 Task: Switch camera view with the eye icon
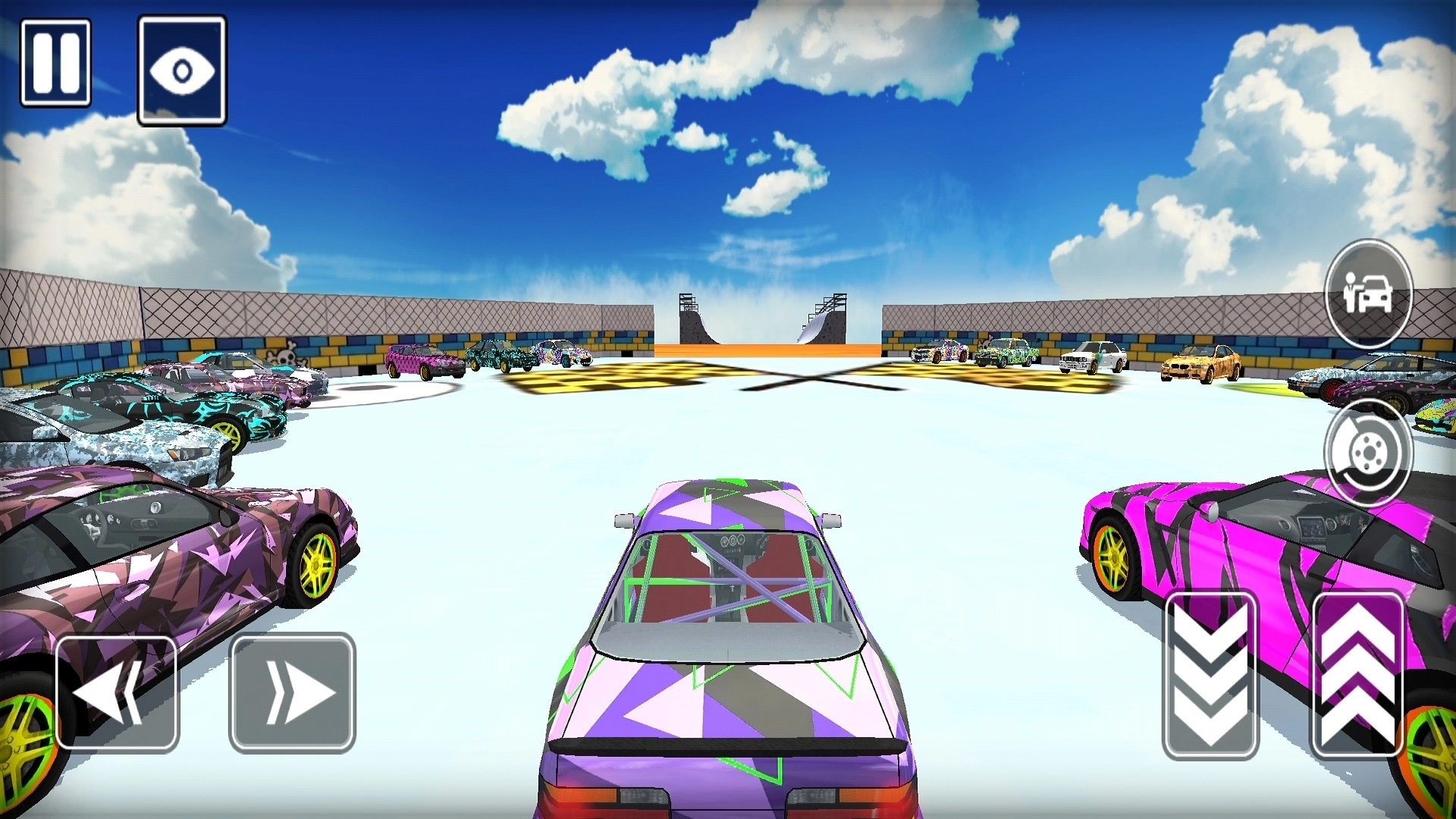pos(182,70)
